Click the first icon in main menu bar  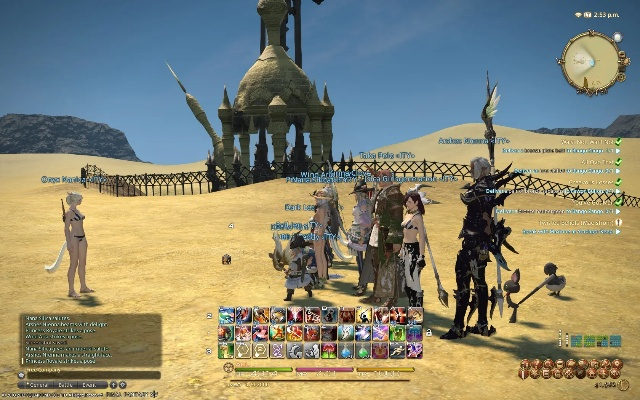pos(525,365)
